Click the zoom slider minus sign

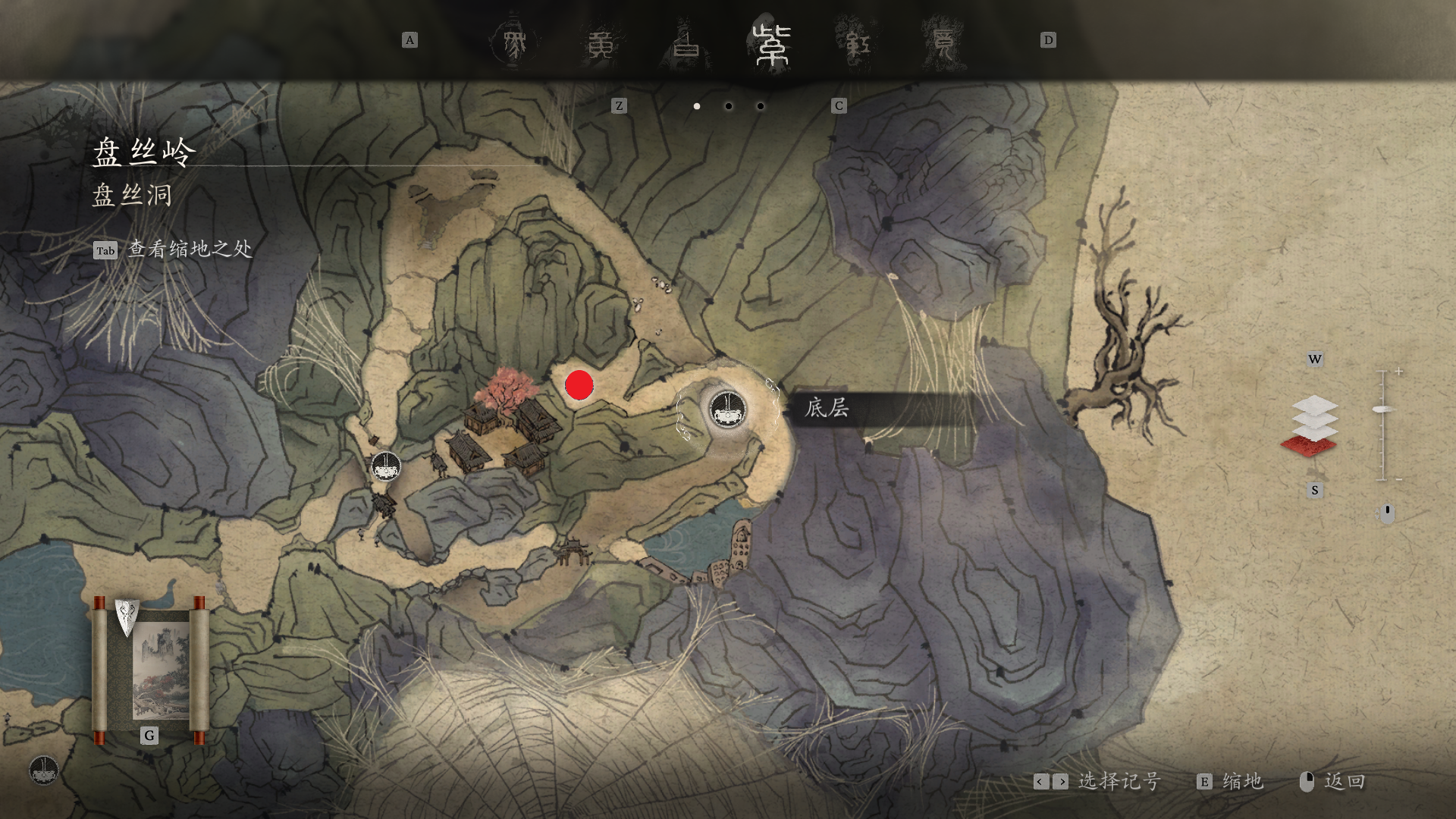pos(1398,479)
